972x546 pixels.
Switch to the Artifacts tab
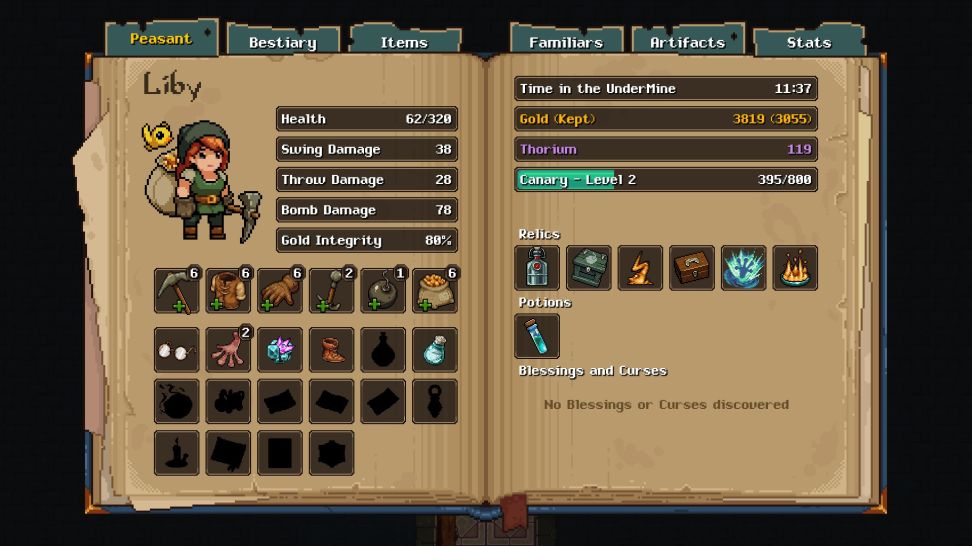pos(687,42)
